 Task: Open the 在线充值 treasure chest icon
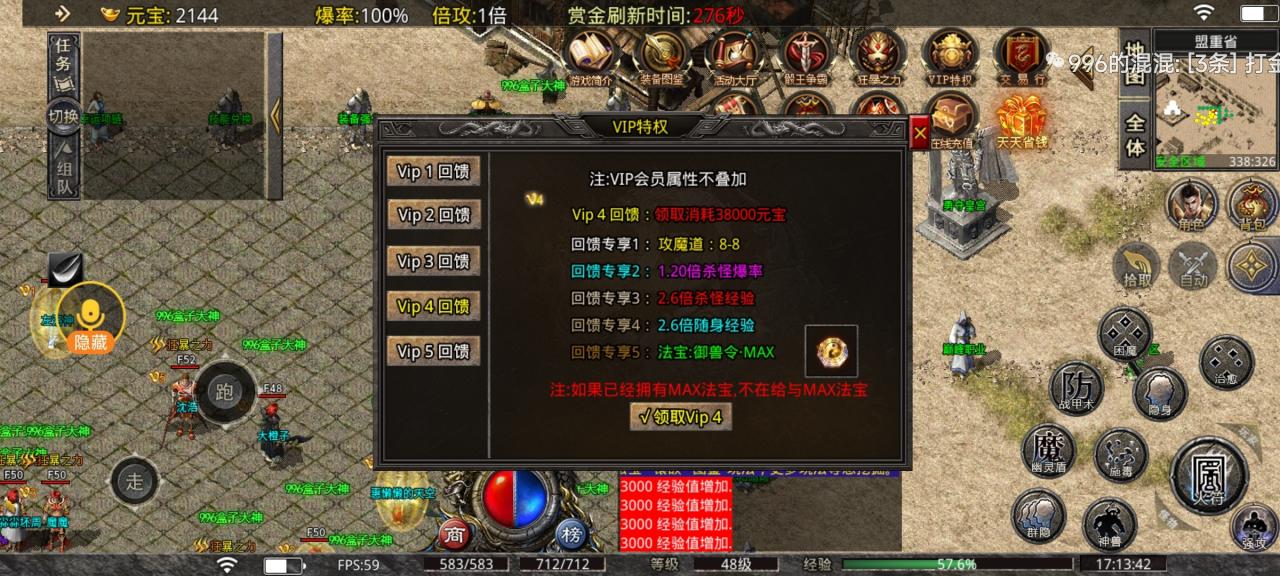coord(950,120)
